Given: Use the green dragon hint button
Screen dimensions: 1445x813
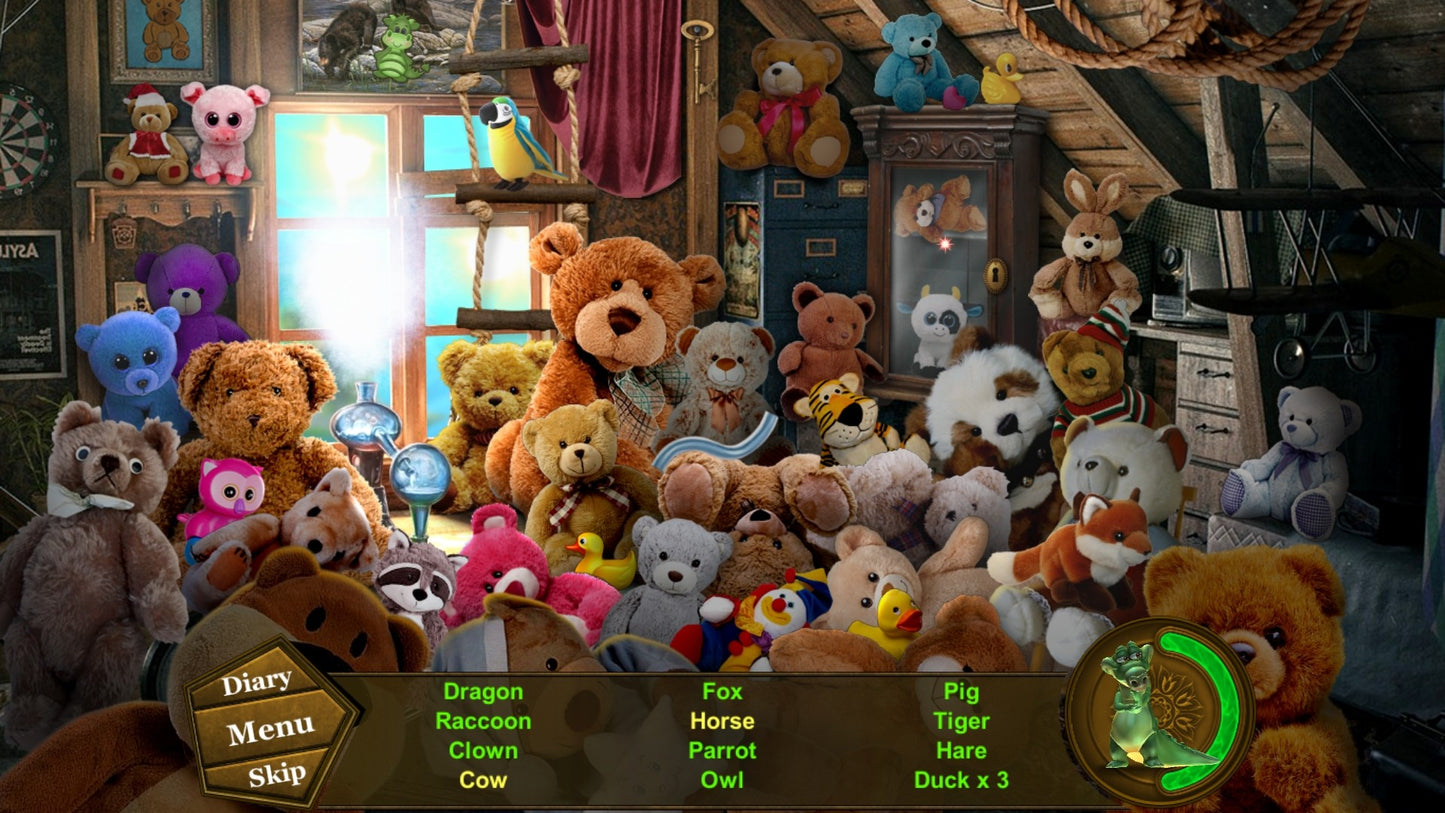Looking at the screenshot, I should pyautogui.click(x=1158, y=708).
